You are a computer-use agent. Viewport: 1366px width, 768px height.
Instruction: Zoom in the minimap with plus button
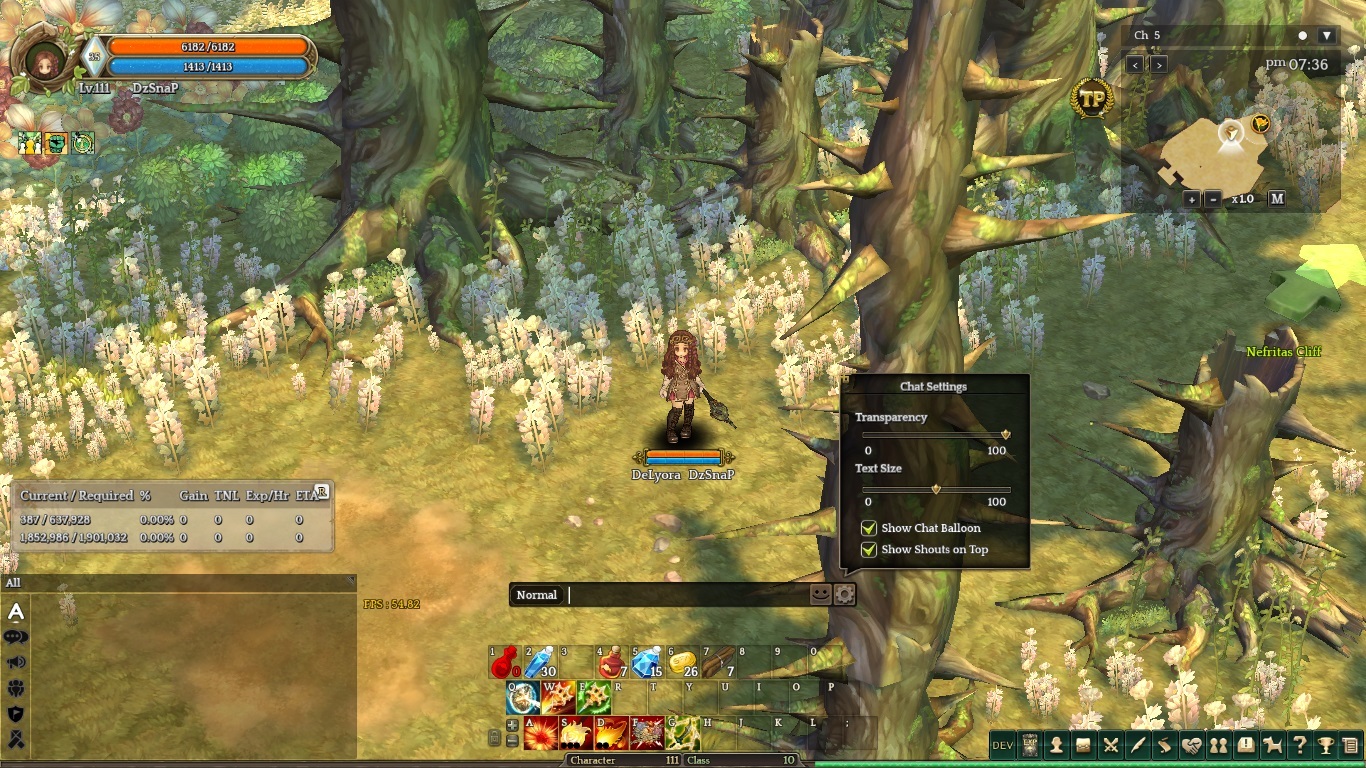pyautogui.click(x=1192, y=199)
